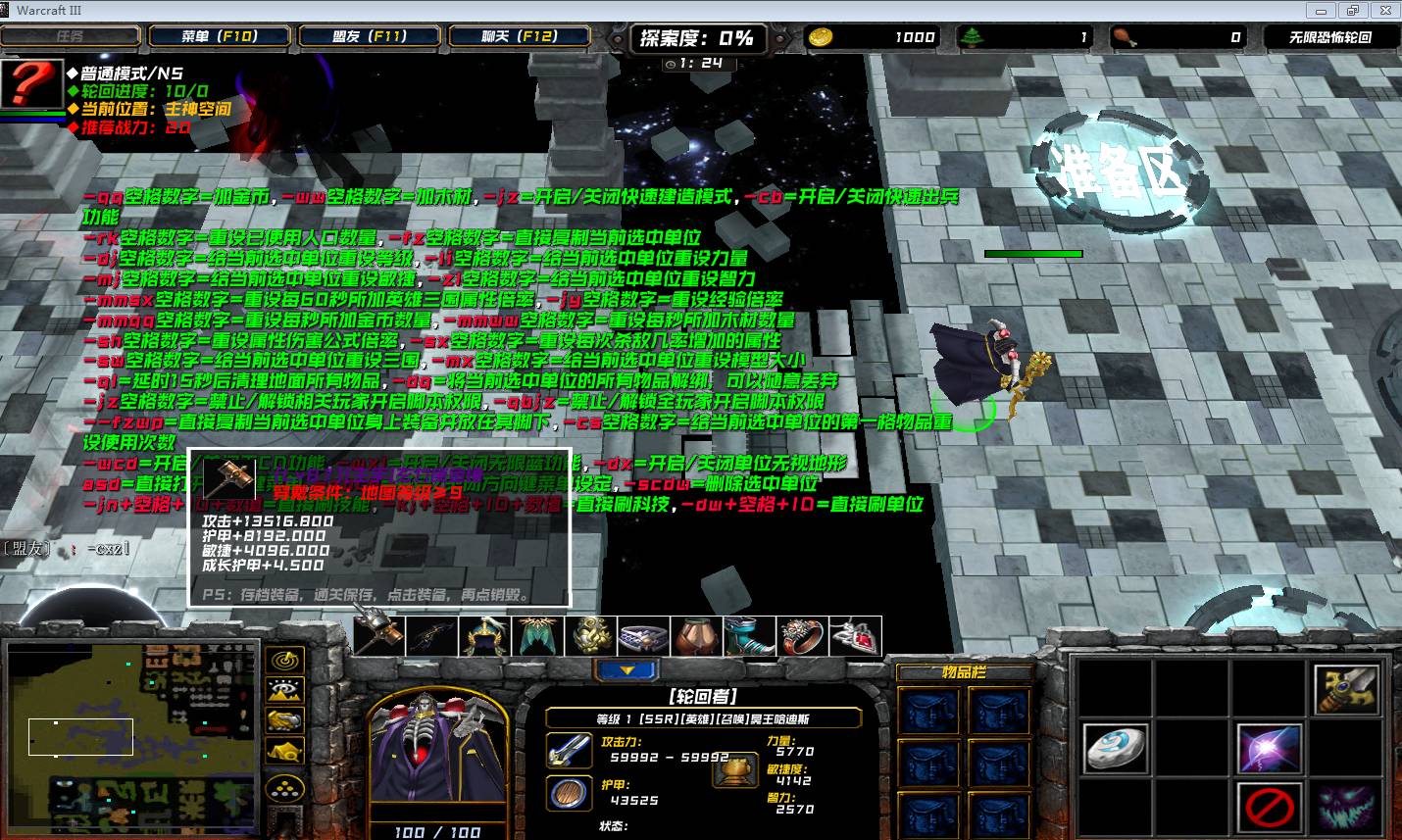Select the red gem necklace slot
This screenshot has height=840, width=1402.
(x=855, y=636)
